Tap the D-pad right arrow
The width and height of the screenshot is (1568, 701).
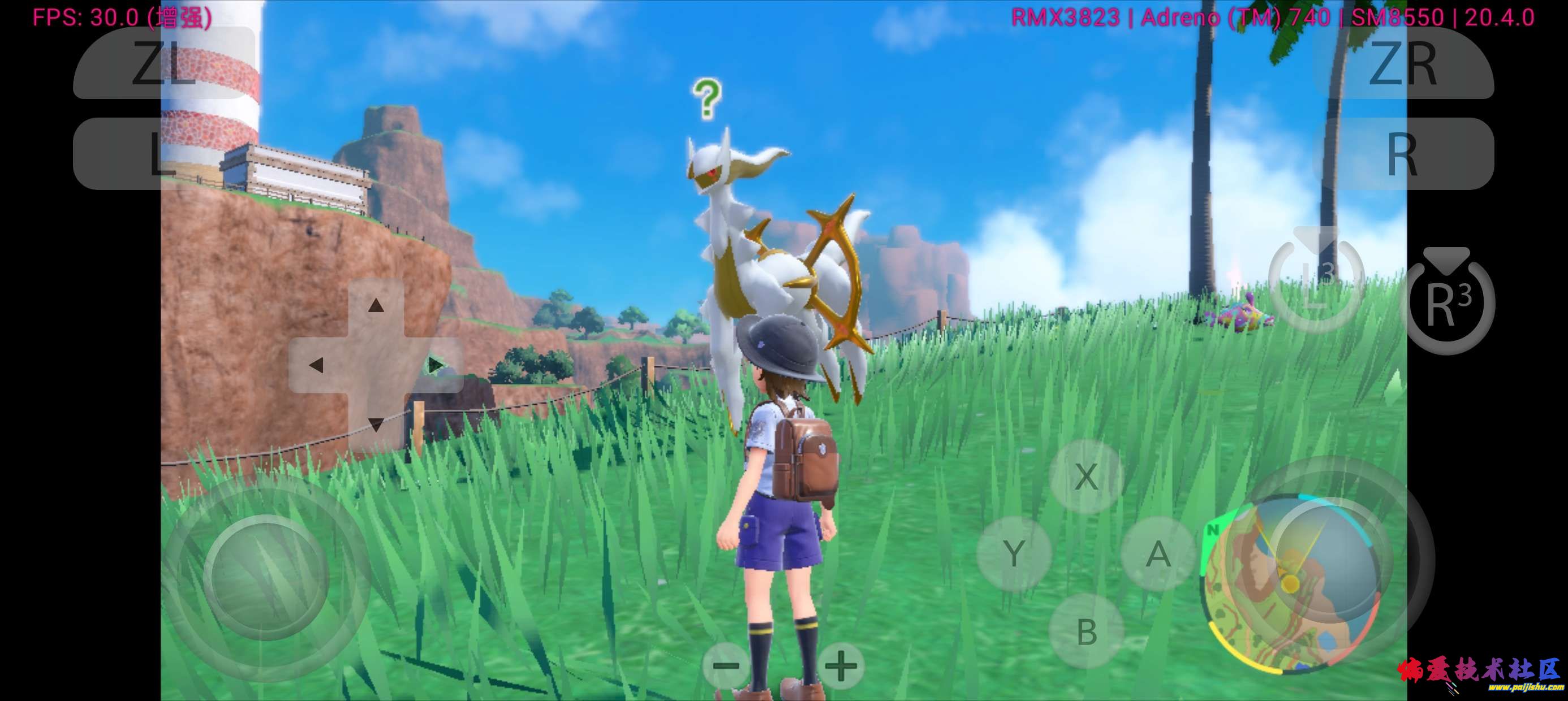point(435,365)
